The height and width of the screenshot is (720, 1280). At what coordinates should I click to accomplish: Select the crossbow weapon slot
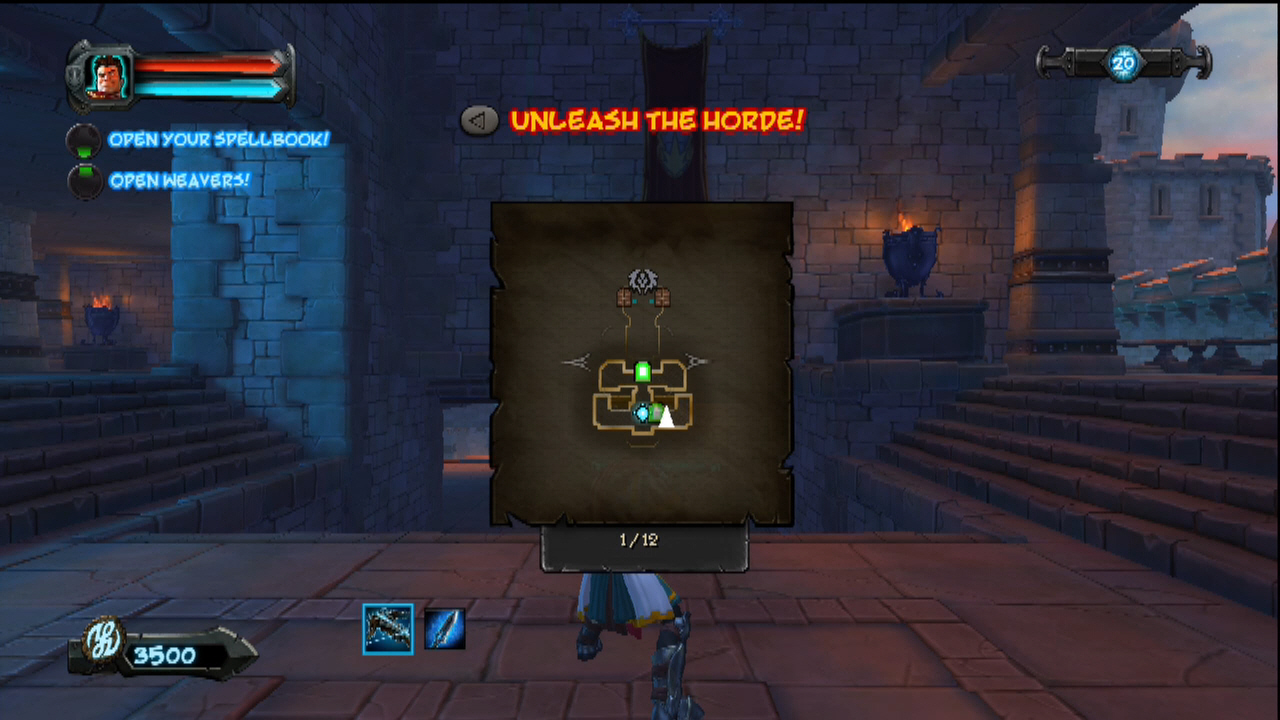(388, 629)
